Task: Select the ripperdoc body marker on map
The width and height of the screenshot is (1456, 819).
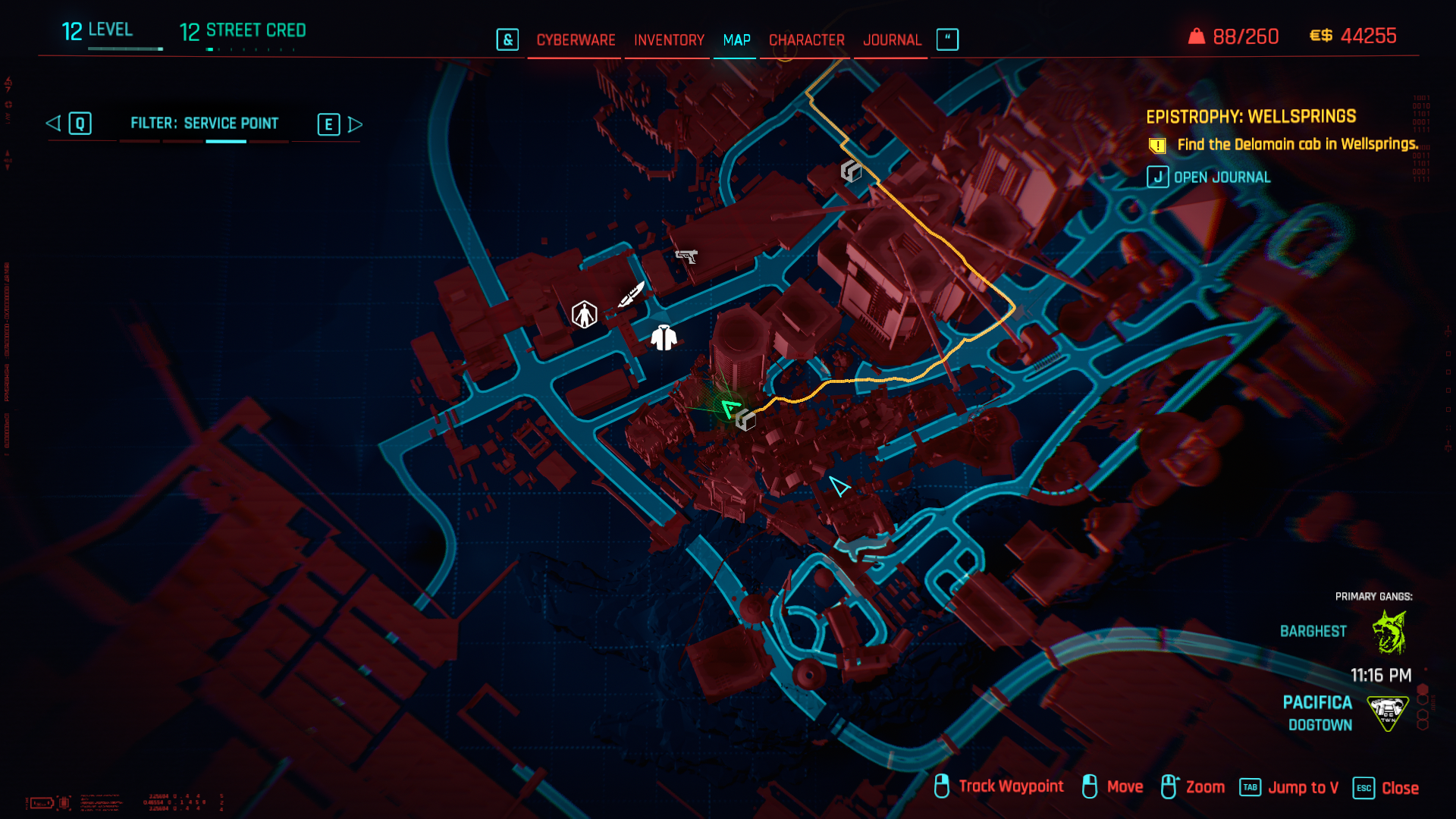Action: pos(584,314)
